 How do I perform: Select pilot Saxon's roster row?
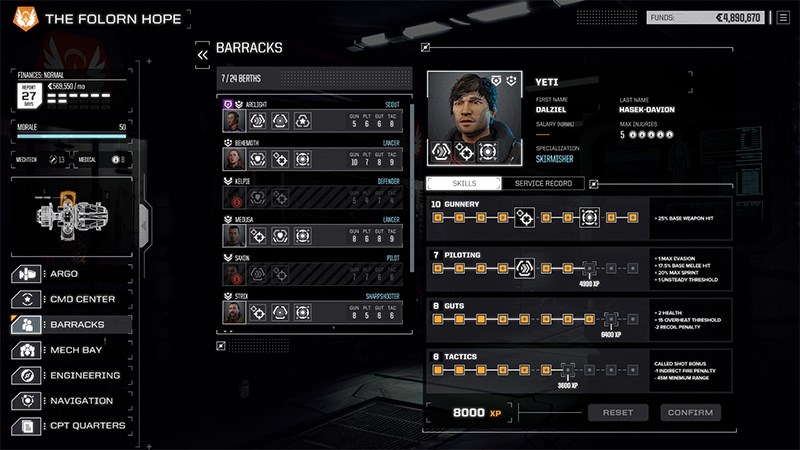[313, 270]
